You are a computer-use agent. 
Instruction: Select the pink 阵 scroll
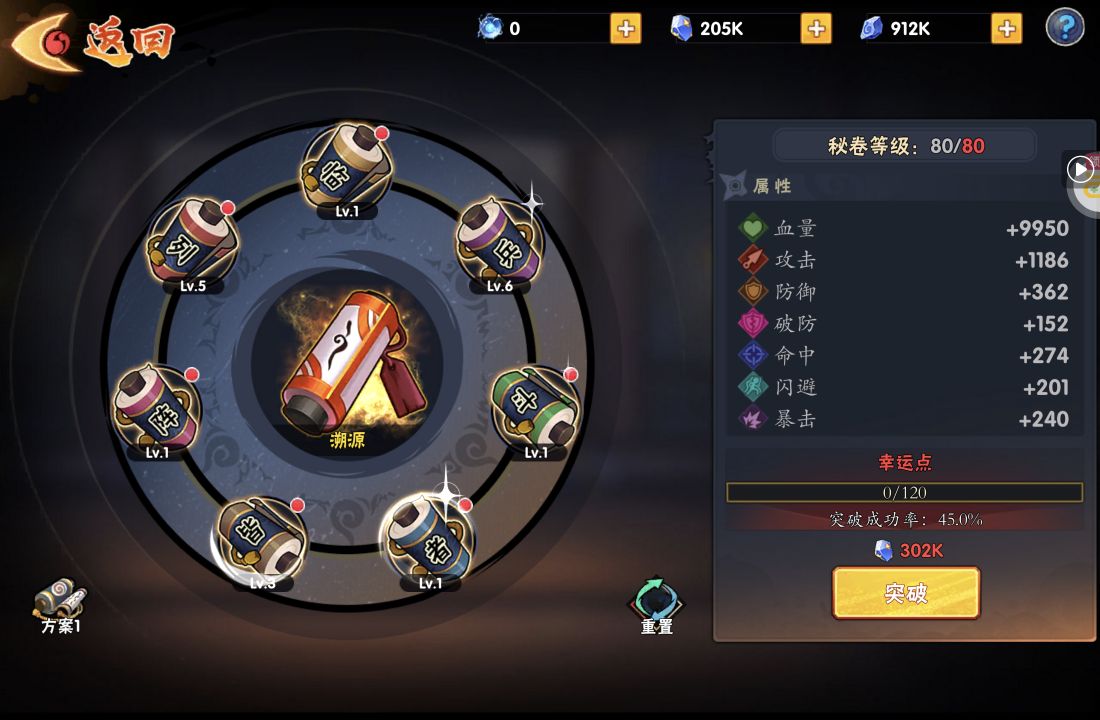point(157,409)
